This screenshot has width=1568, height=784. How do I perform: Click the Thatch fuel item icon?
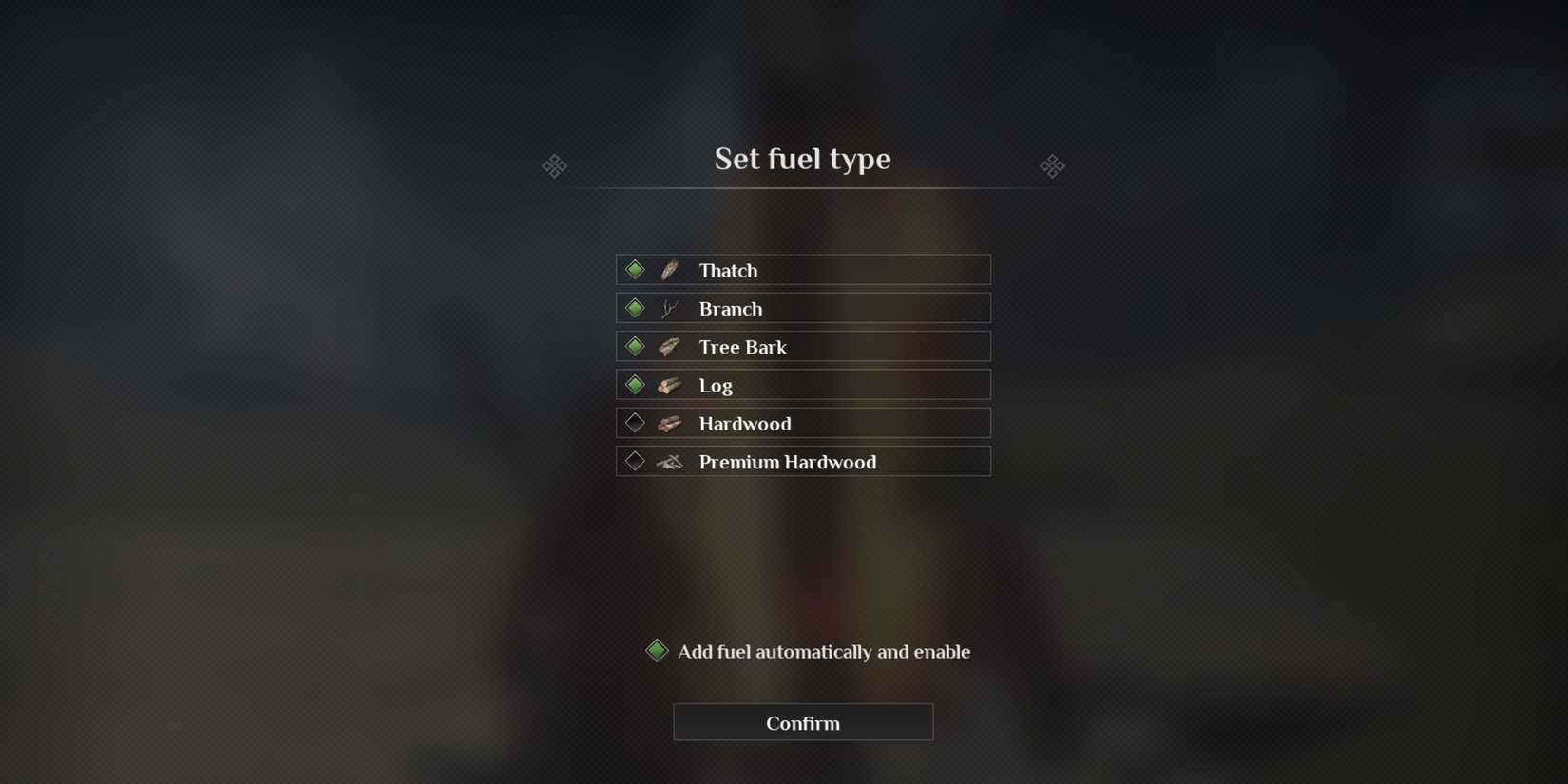(x=668, y=269)
